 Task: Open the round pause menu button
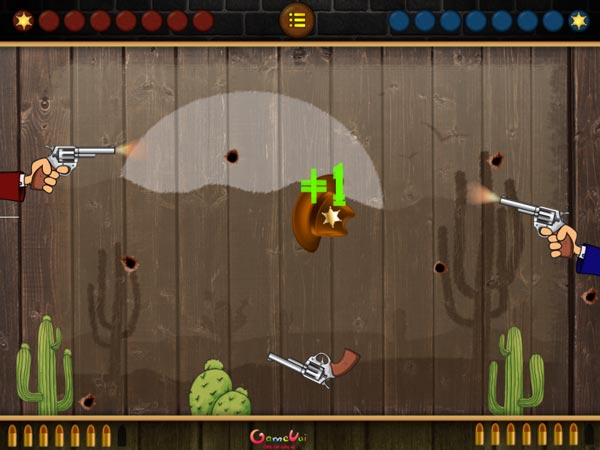click(x=297, y=19)
